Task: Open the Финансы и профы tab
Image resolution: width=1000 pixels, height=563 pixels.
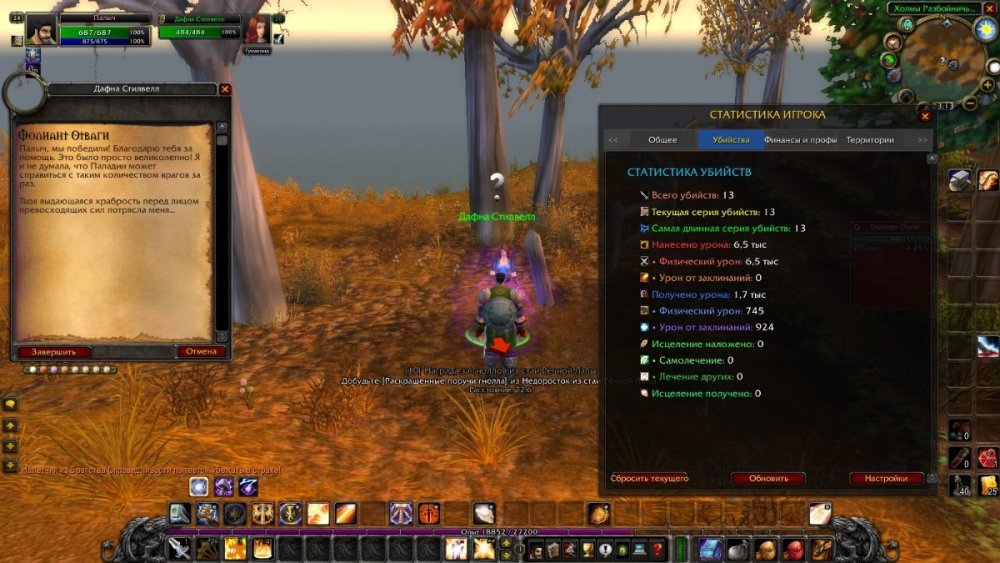Action: pyautogui.click(x=800, y=140)
